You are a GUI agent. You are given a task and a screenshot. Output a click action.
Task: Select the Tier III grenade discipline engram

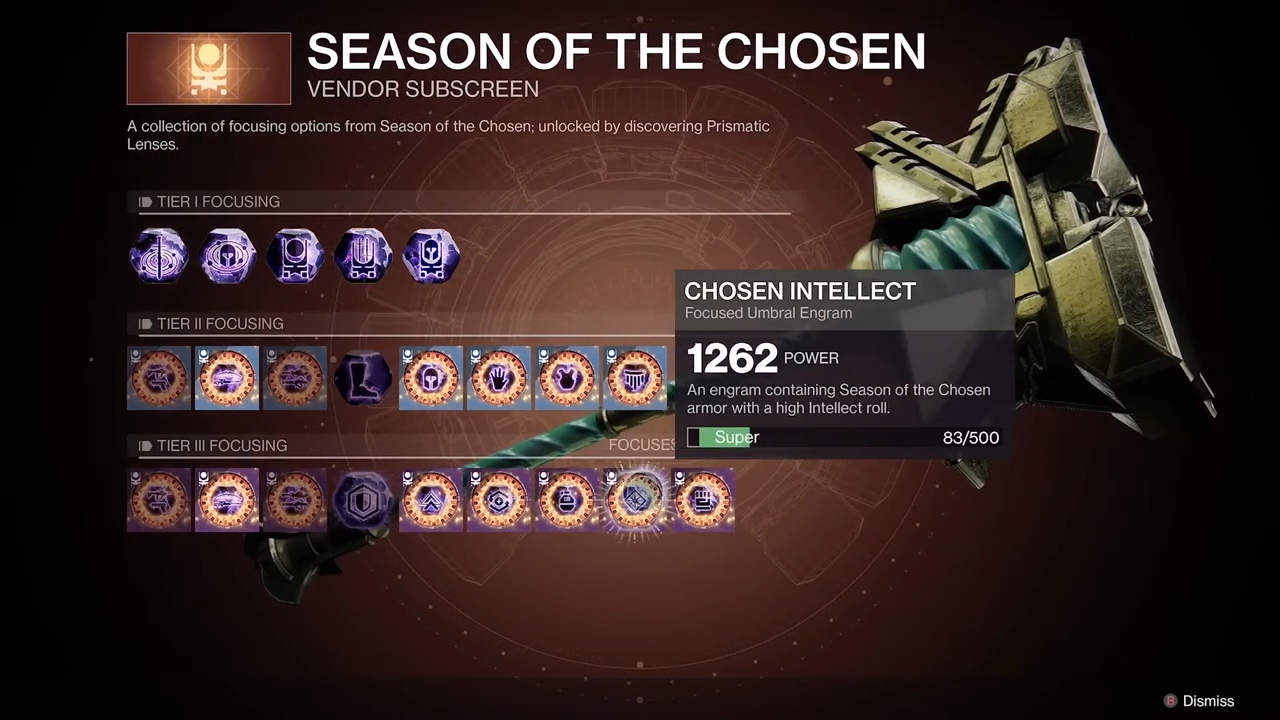(567, 500)
